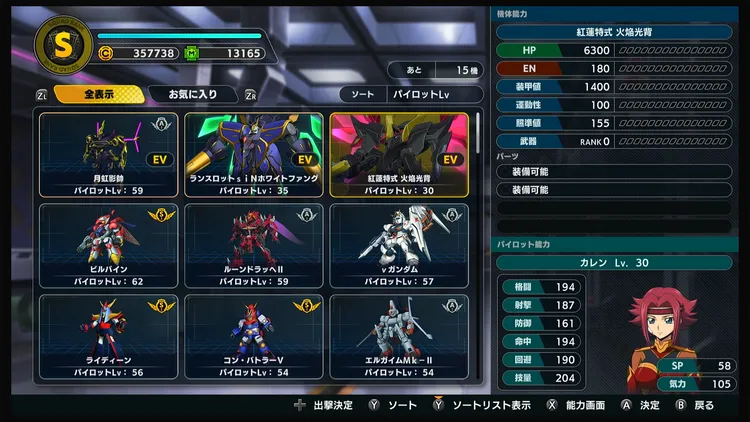750x422 pixels.
Task: Pick the ビルバイン unit card
Action: pyautogui.click(x=108, y=246)
